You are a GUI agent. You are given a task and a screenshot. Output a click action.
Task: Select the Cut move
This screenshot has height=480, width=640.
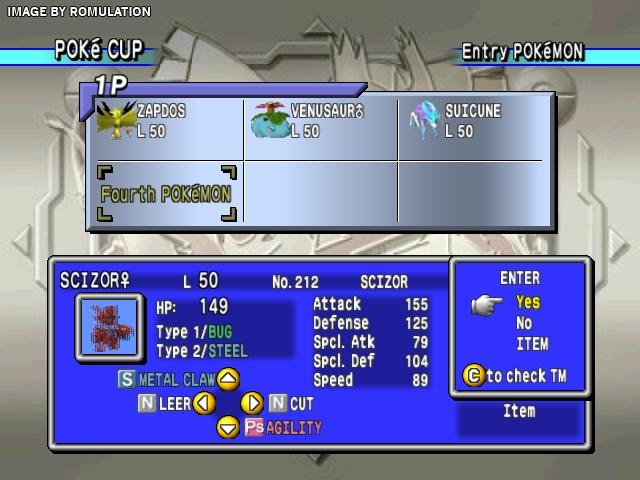click(x=301, y=404)
